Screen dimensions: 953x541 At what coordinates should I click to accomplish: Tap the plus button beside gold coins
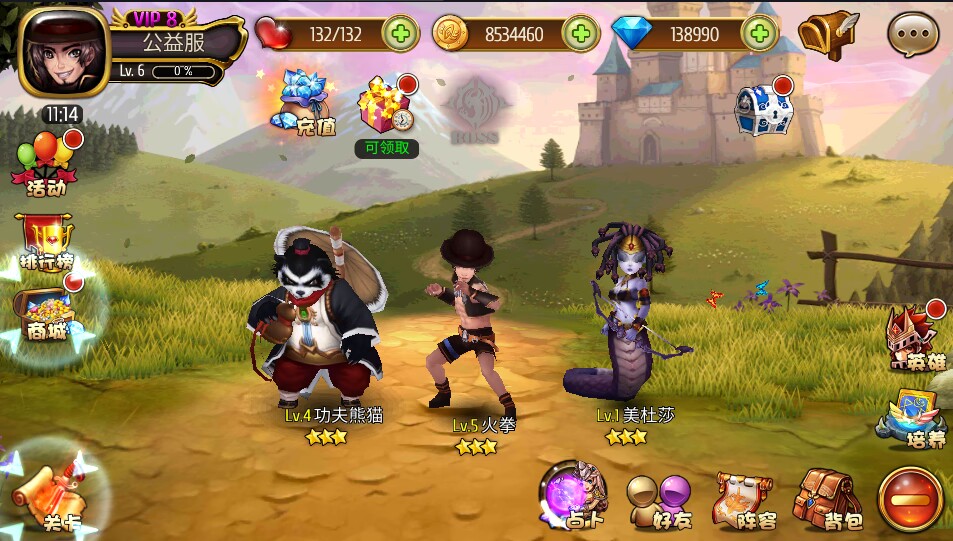[580, 34]
